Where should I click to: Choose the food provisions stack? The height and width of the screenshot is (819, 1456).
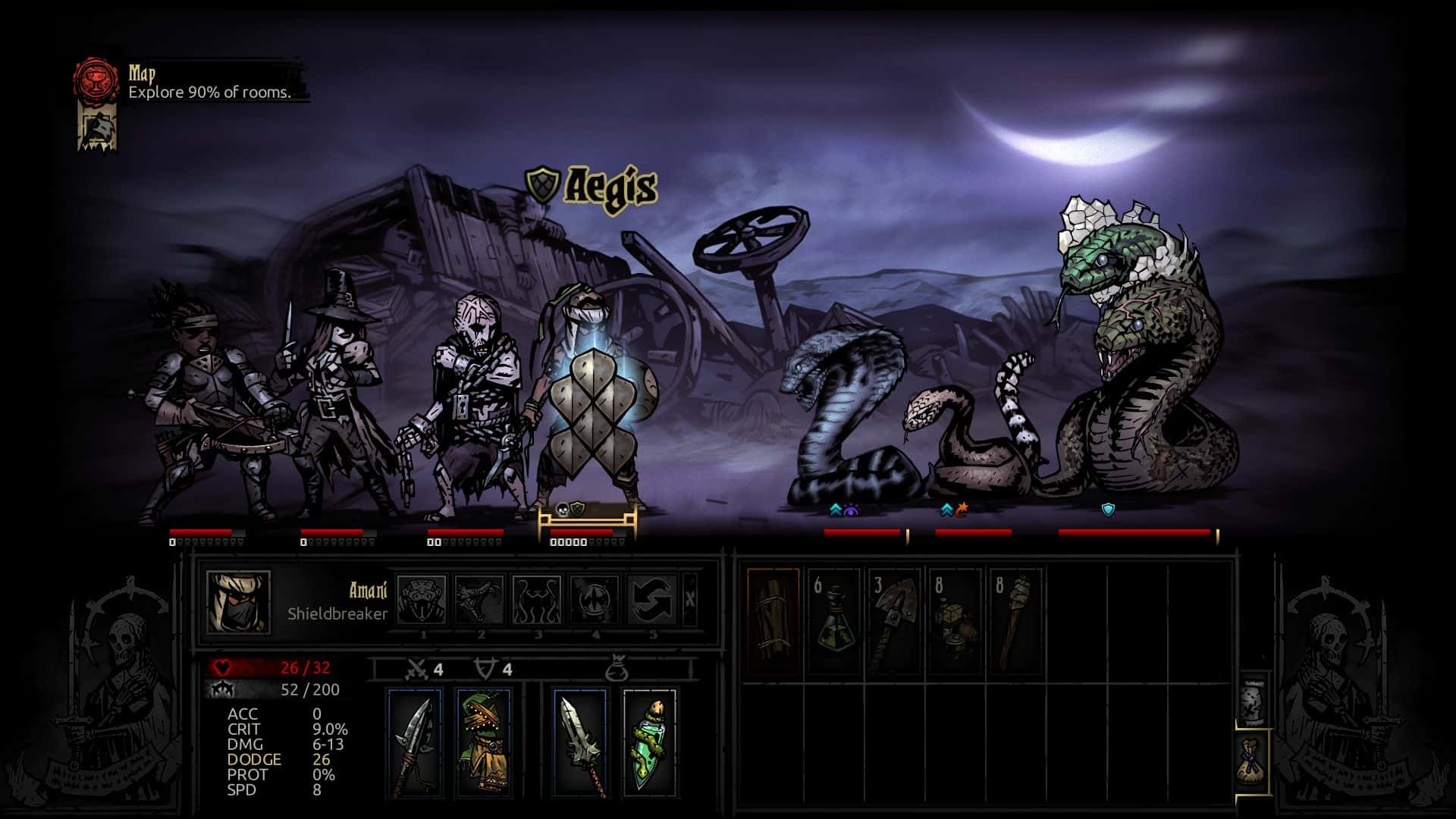pos(955,622)
